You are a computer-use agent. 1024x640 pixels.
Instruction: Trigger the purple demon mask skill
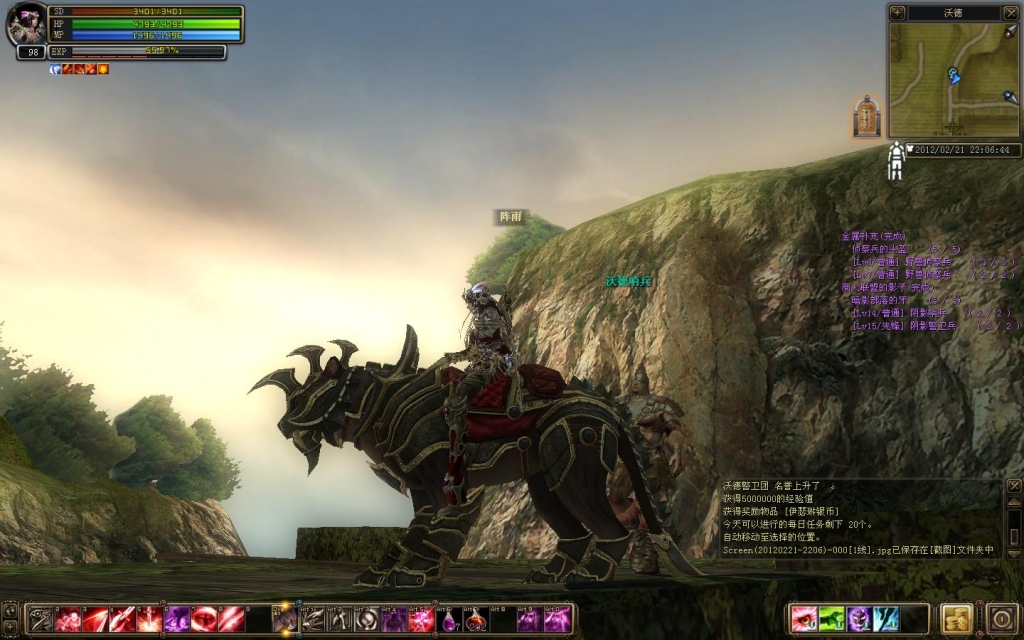[x=858, y=619]
